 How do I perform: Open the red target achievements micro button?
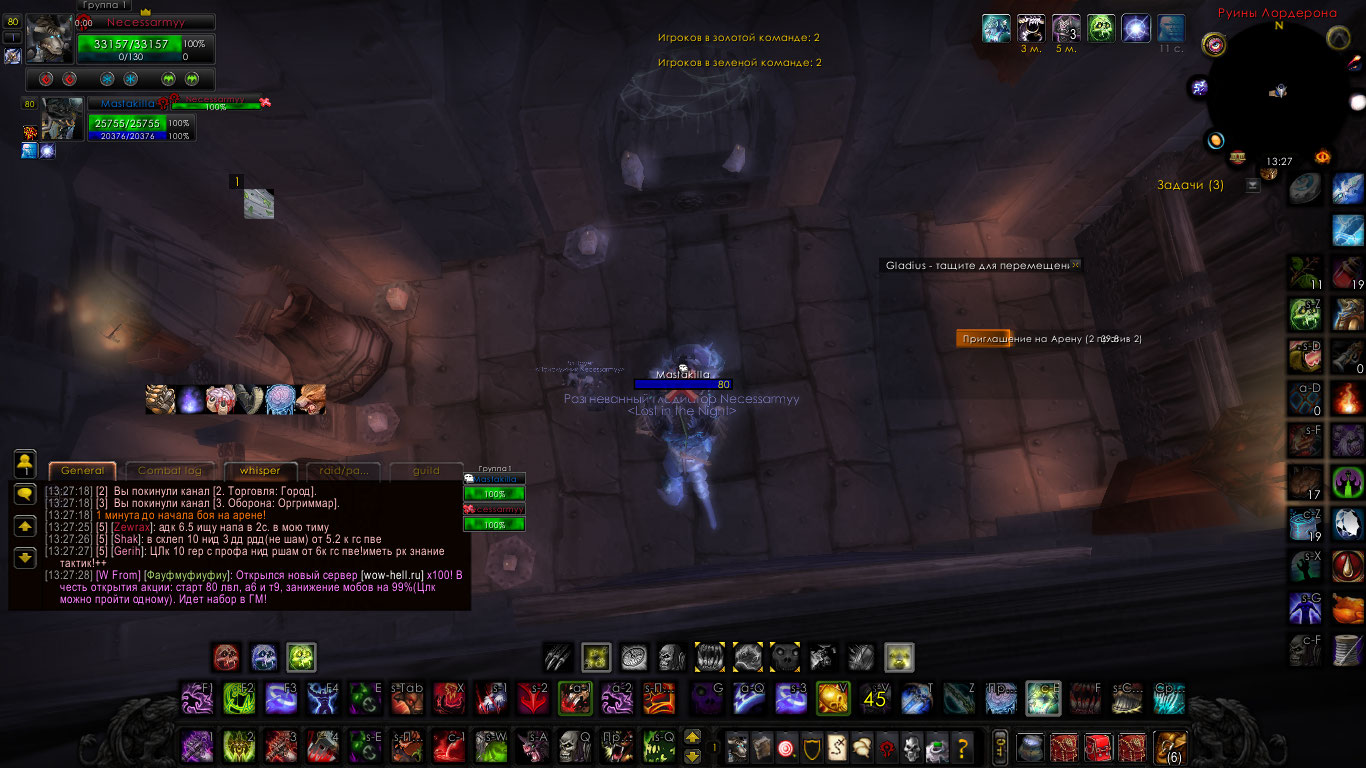785,746
